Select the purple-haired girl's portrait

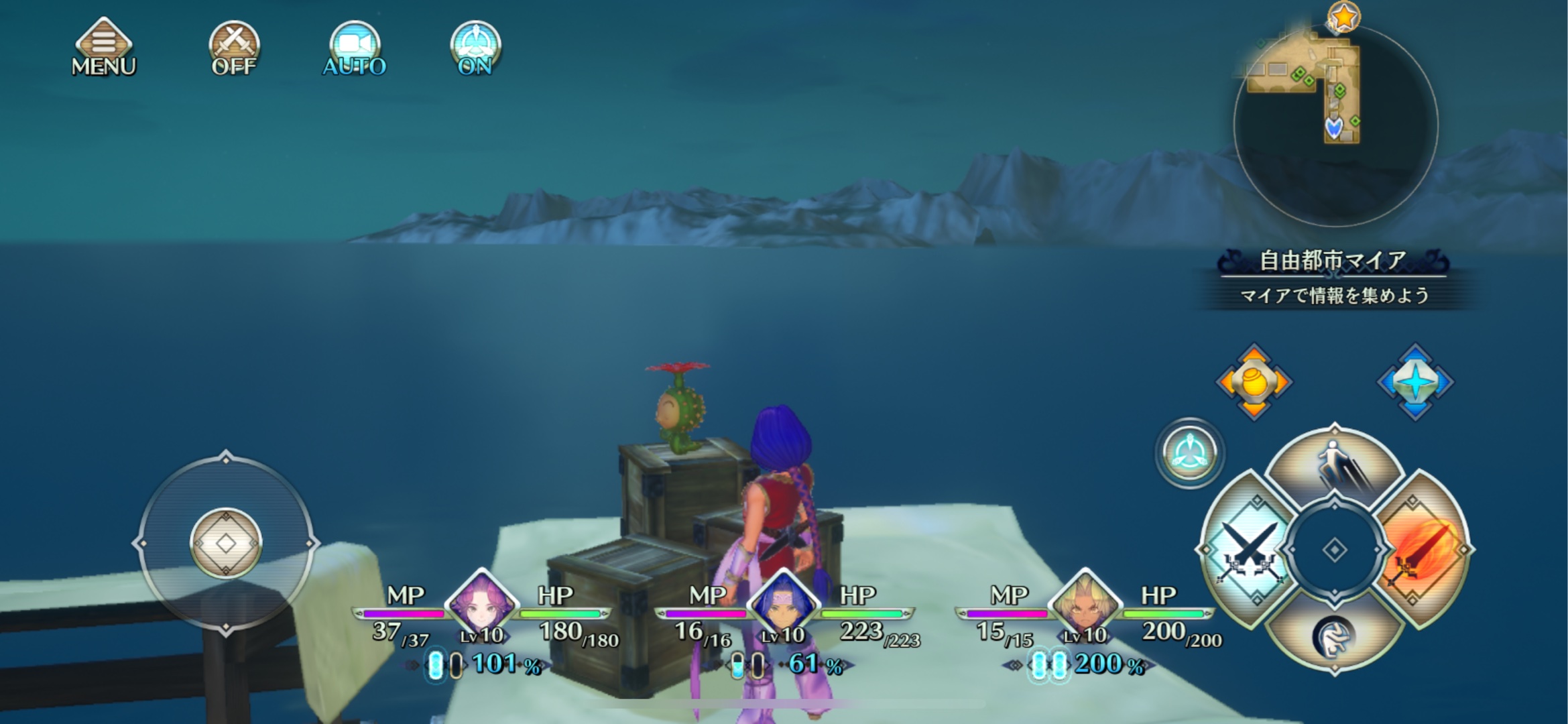tap(481, 605)
